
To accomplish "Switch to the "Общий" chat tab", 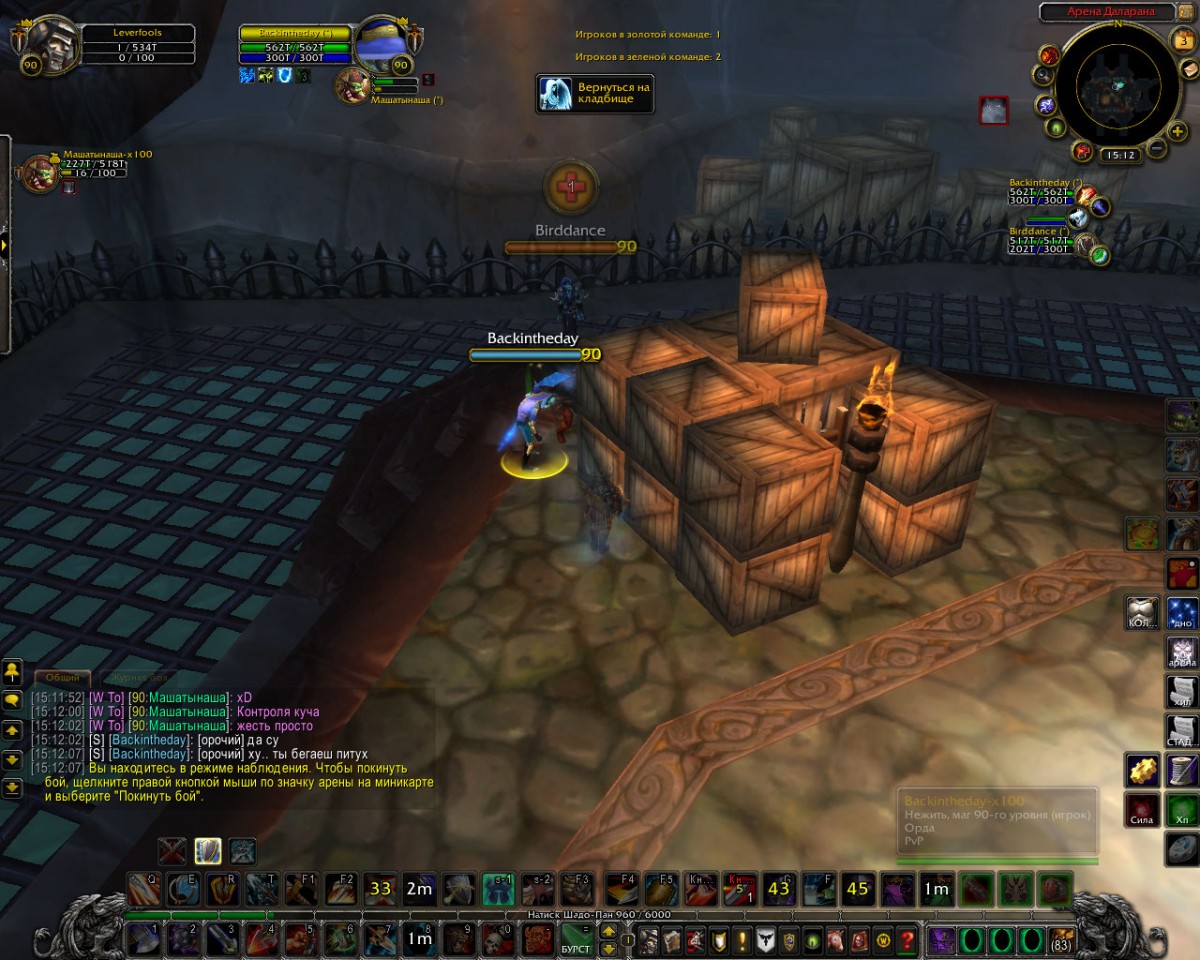I will click(64, 677).
